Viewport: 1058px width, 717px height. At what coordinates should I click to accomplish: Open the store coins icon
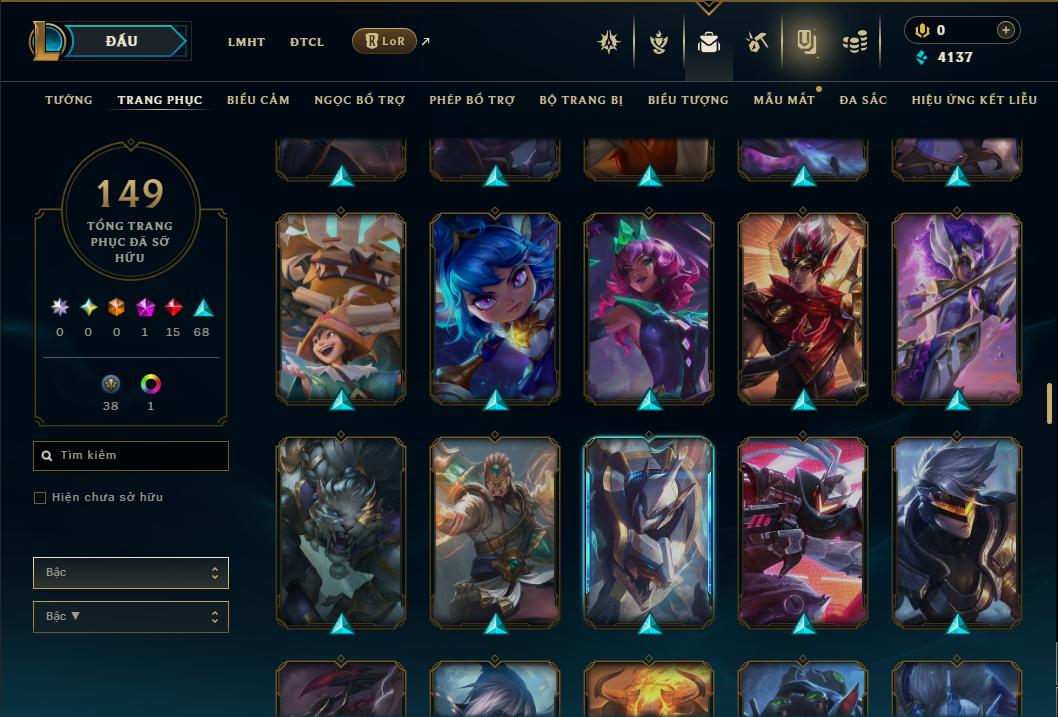click(x=855, y=42)
